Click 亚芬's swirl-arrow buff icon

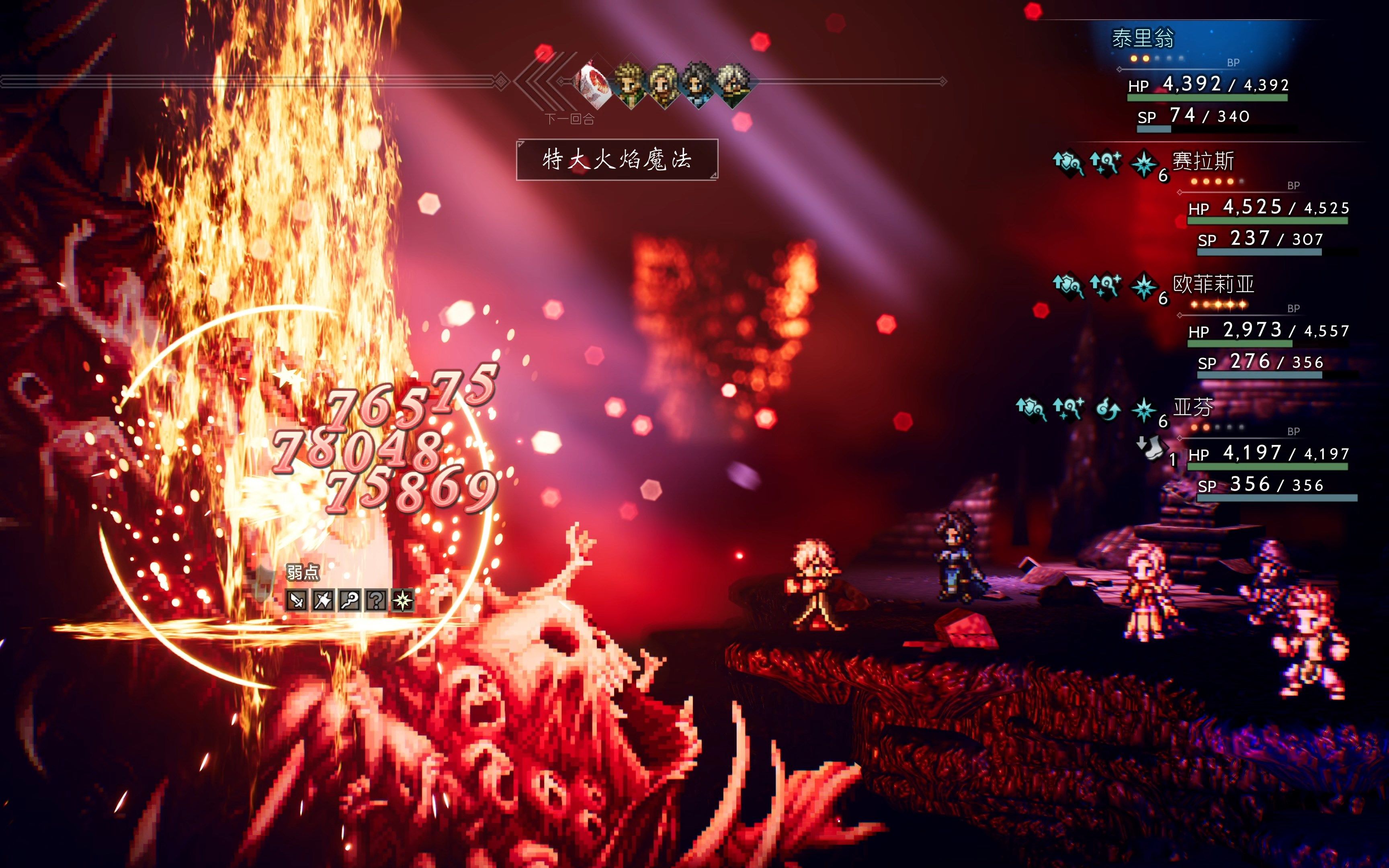point(1107,409)
